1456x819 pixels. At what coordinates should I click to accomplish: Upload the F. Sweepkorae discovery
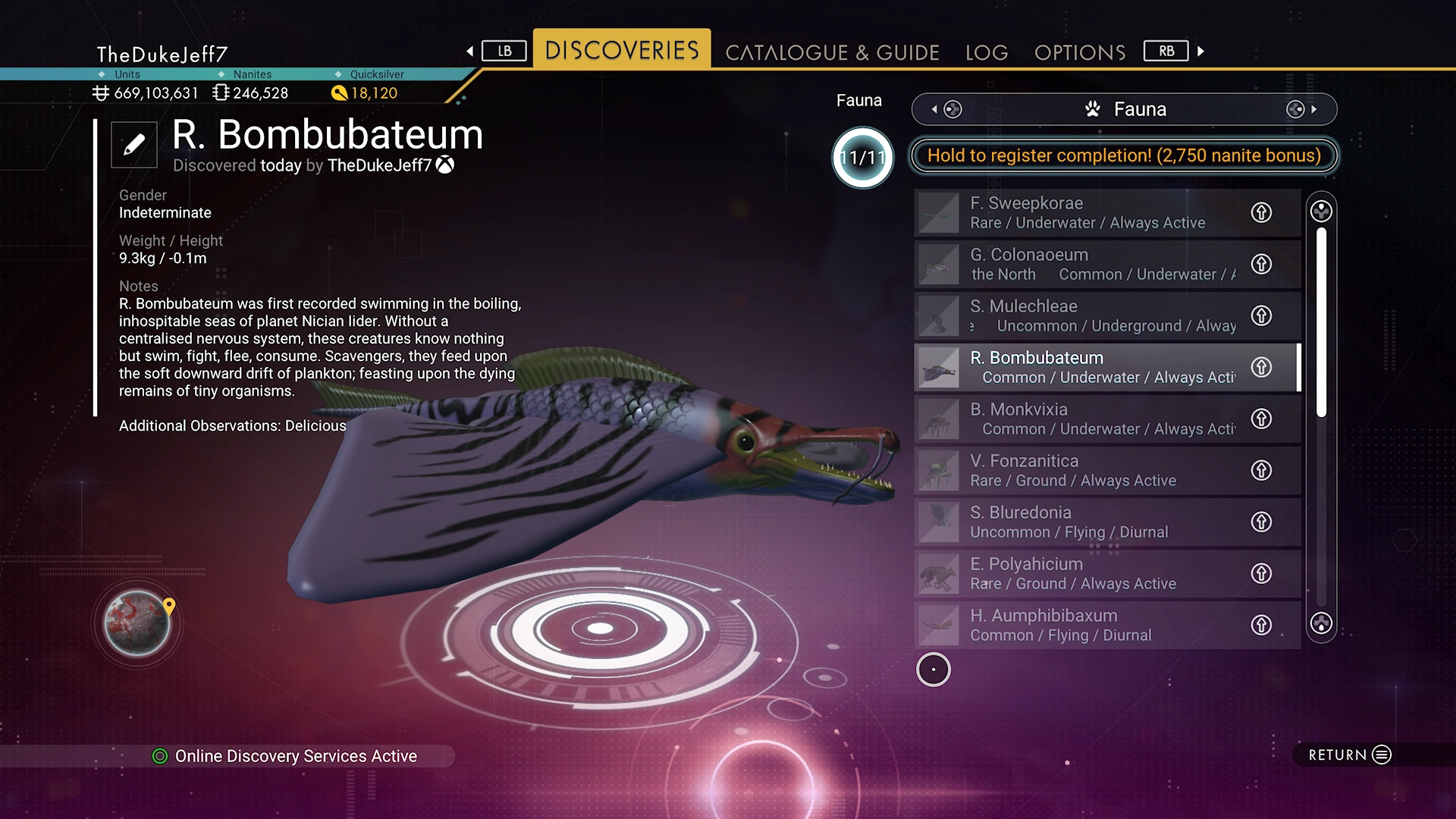pos(1261,212)
